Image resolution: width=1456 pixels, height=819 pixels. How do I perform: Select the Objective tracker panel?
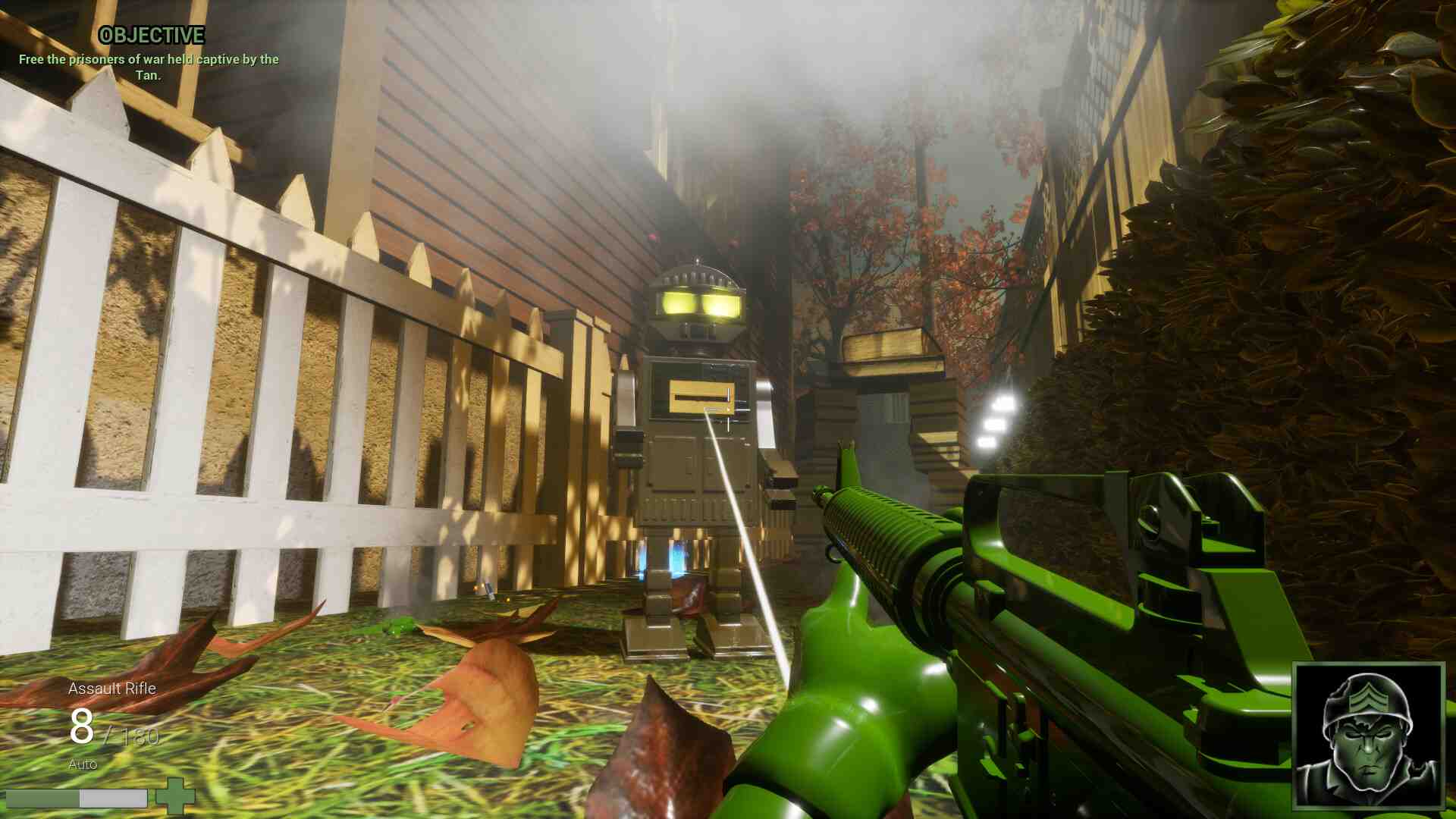(x=149, y=55)
